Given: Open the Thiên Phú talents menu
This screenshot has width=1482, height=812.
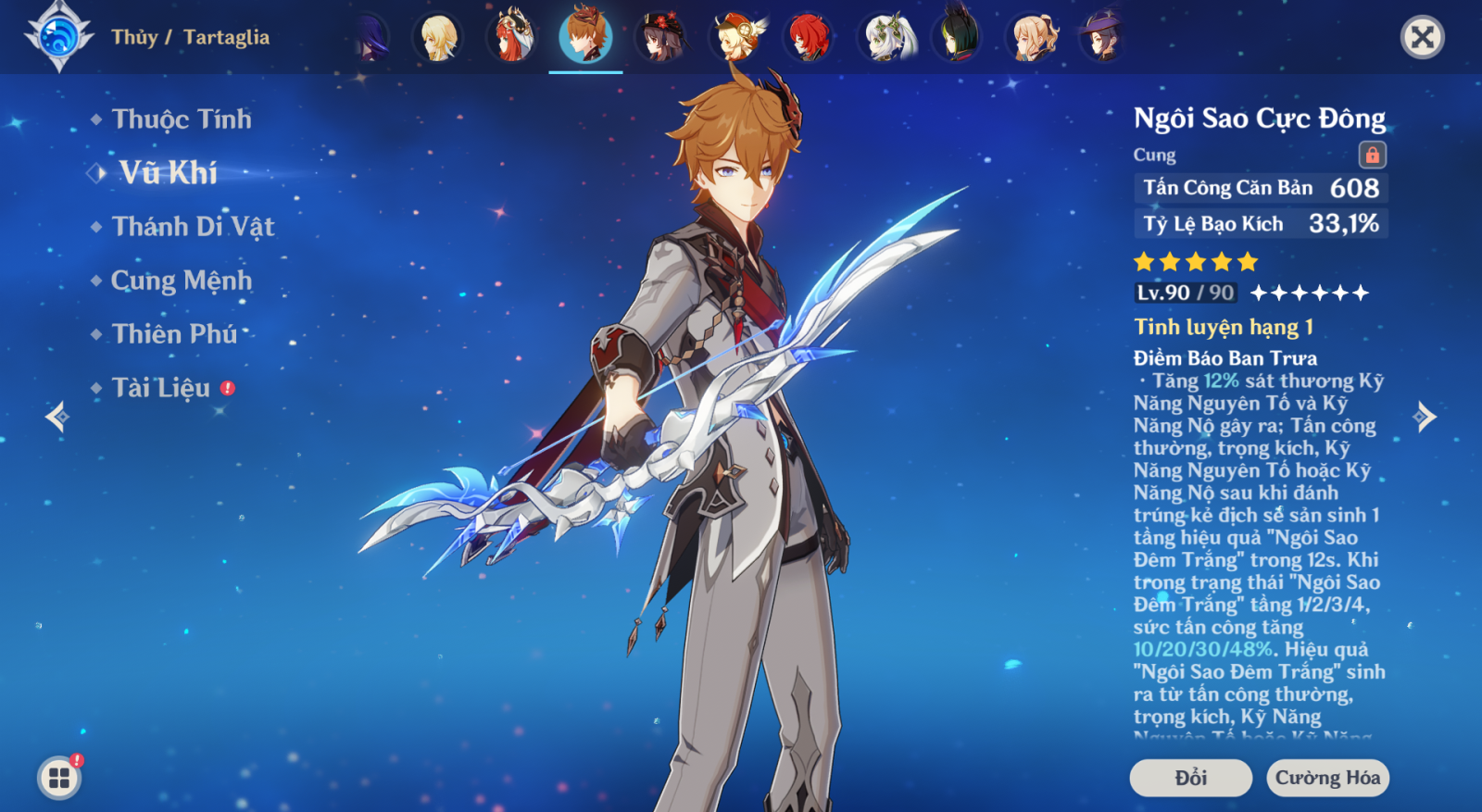Looking at the screenshot, I should 174,334.
